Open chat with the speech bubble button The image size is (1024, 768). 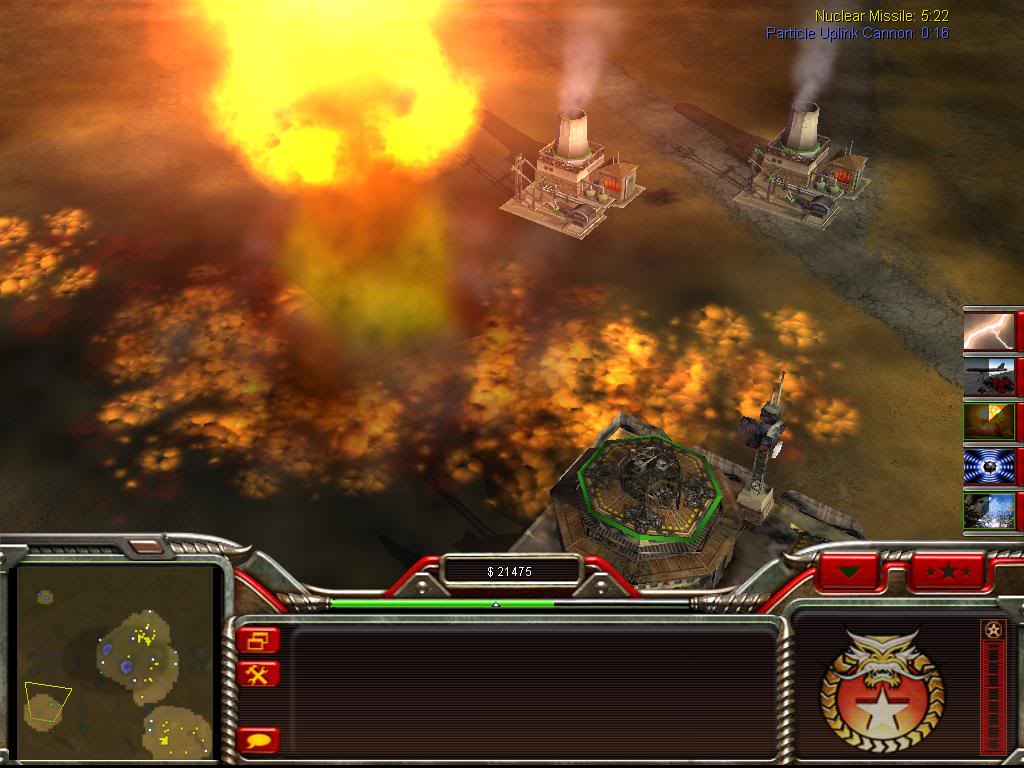click(260, 741)
